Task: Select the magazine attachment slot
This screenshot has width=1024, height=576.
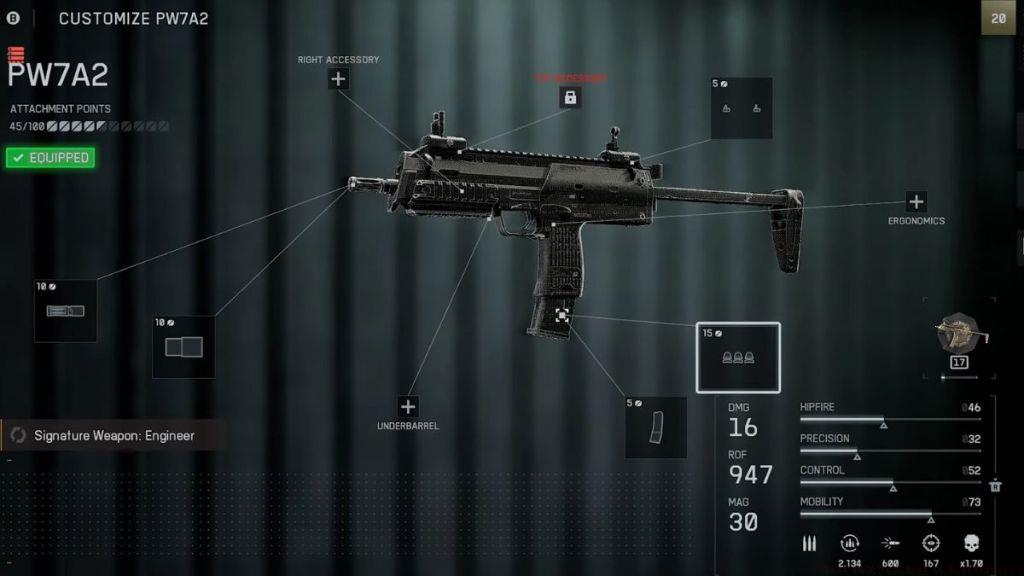Action: [x=656, y=427]
